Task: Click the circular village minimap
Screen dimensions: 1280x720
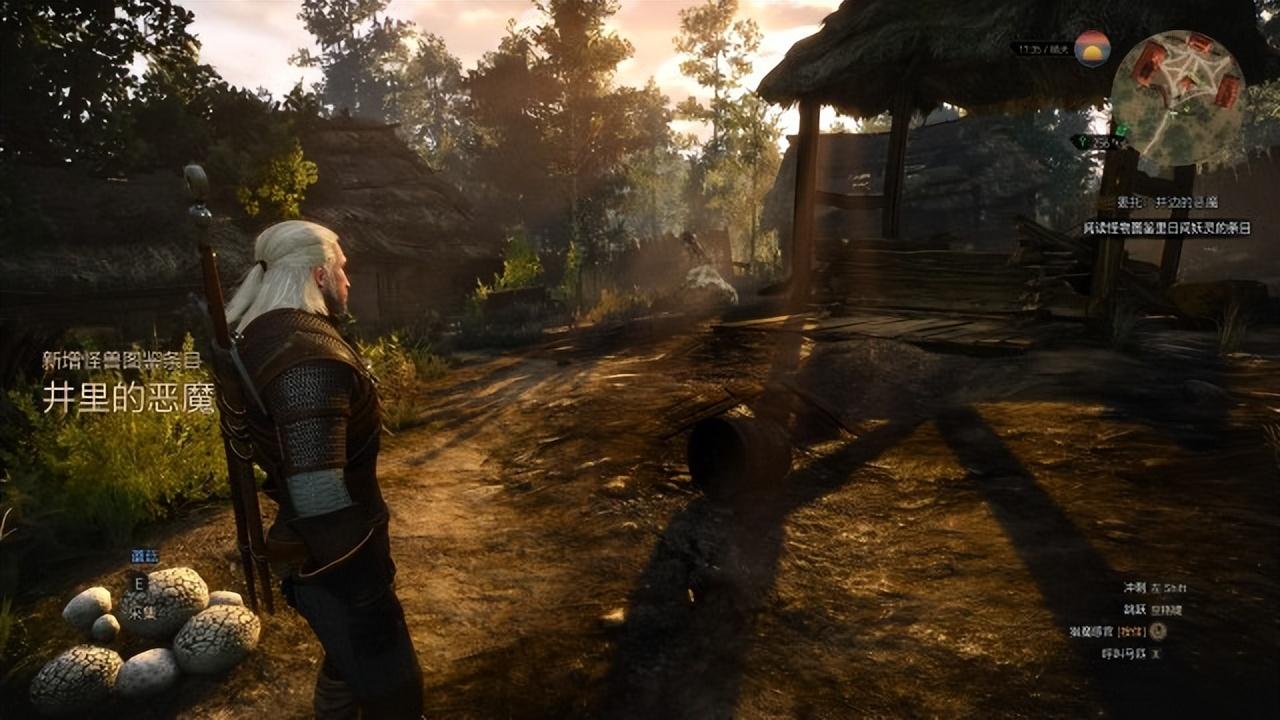Action: point(1177,97)
